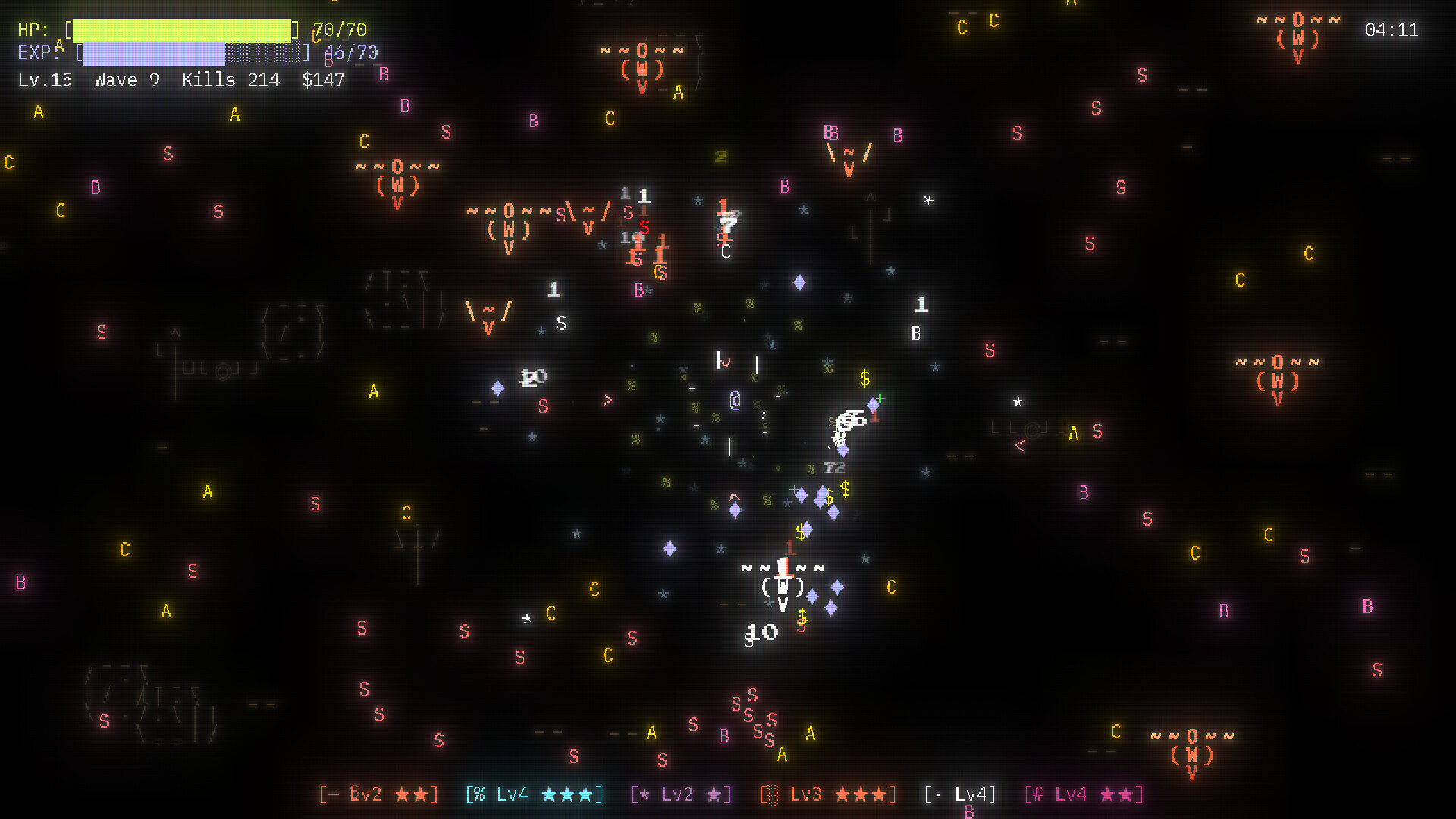Select the dot weapon slot at Lv4
This screenshot has width=1456, height=819.
[959, 795]
